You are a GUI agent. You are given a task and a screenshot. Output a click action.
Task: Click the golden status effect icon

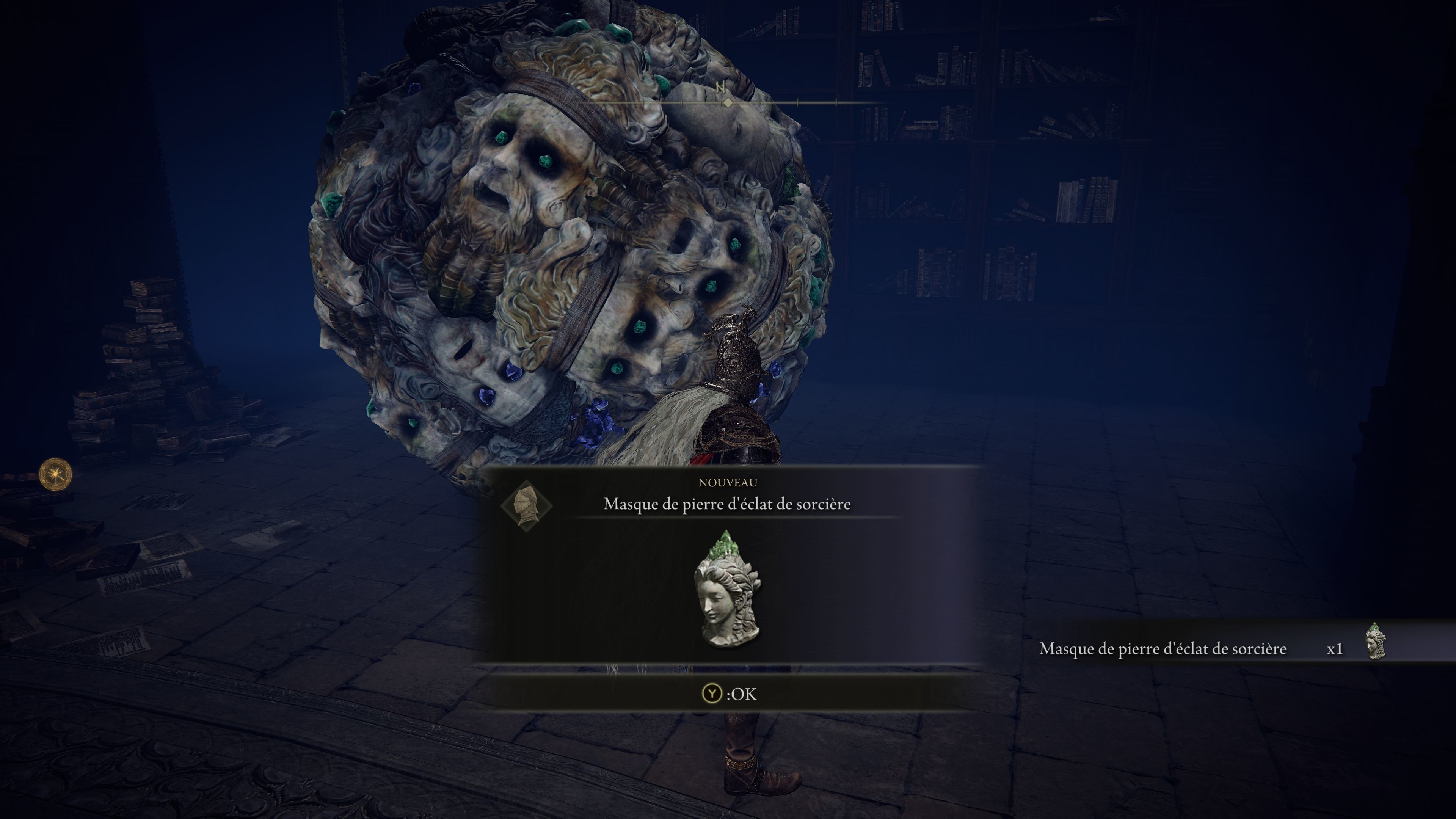click(x=55, y=474)
